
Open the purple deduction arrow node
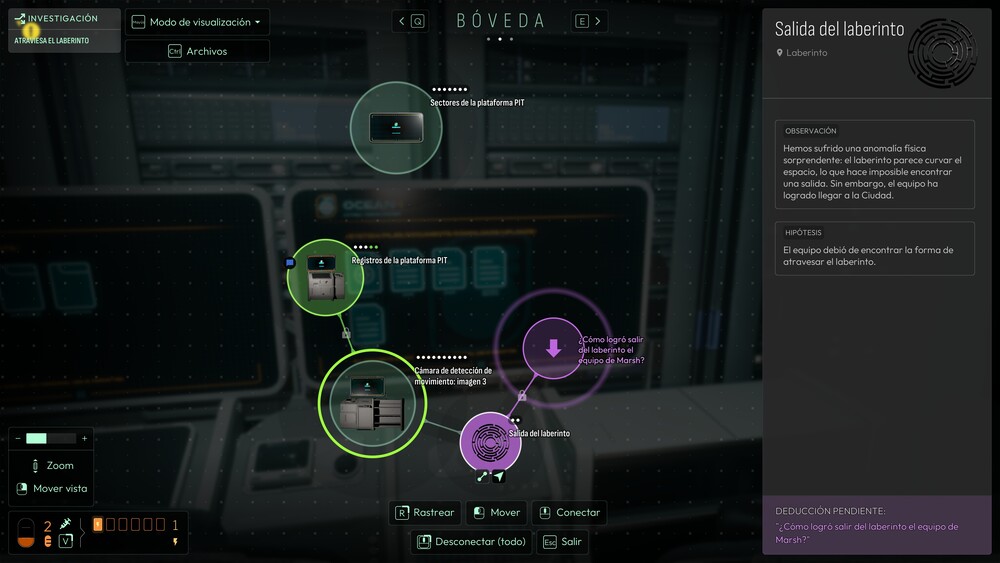tap(553, 348)
